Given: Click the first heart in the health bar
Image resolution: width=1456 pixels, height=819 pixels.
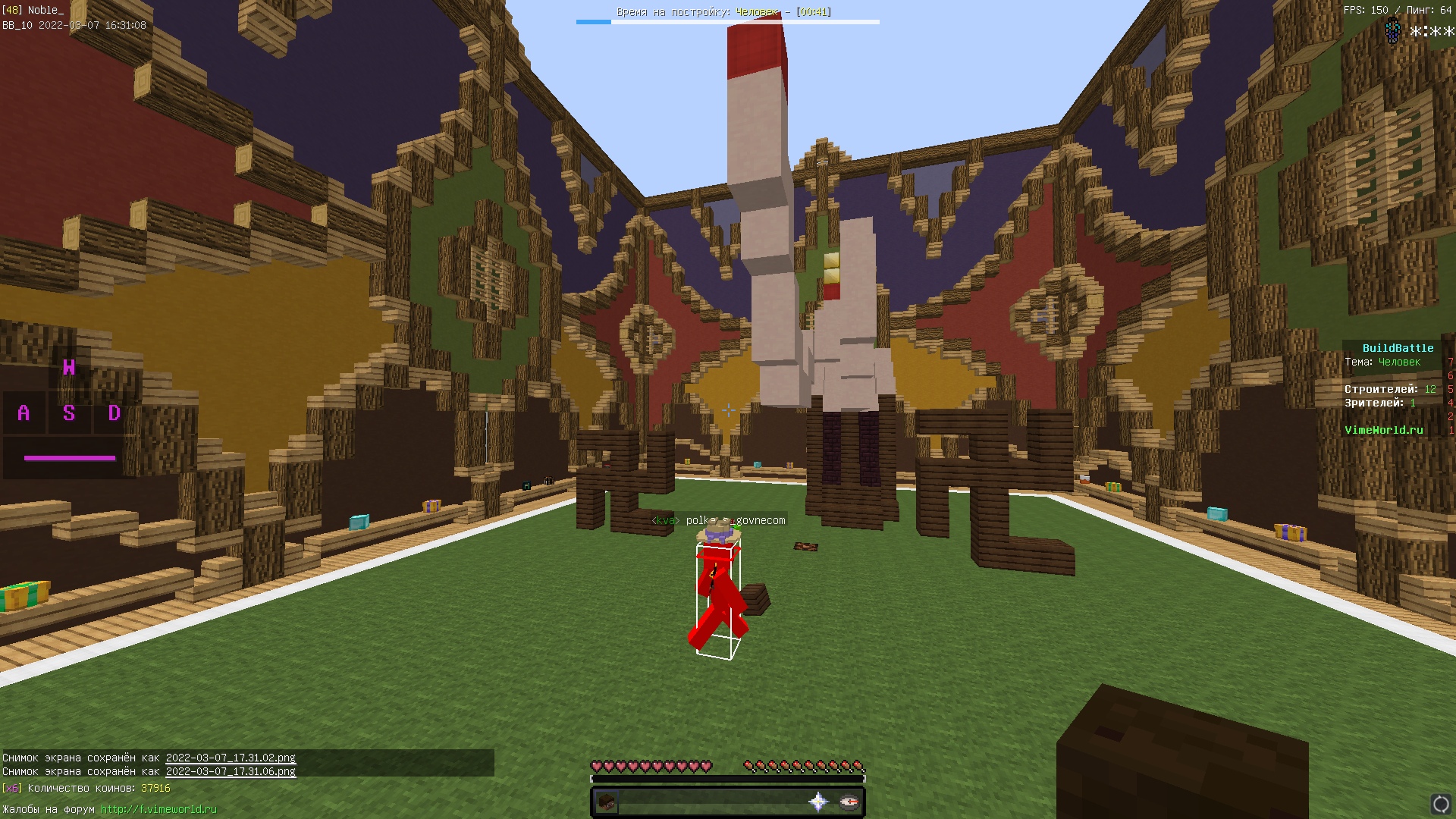Looking at the screenshot, I should [596, 766].
